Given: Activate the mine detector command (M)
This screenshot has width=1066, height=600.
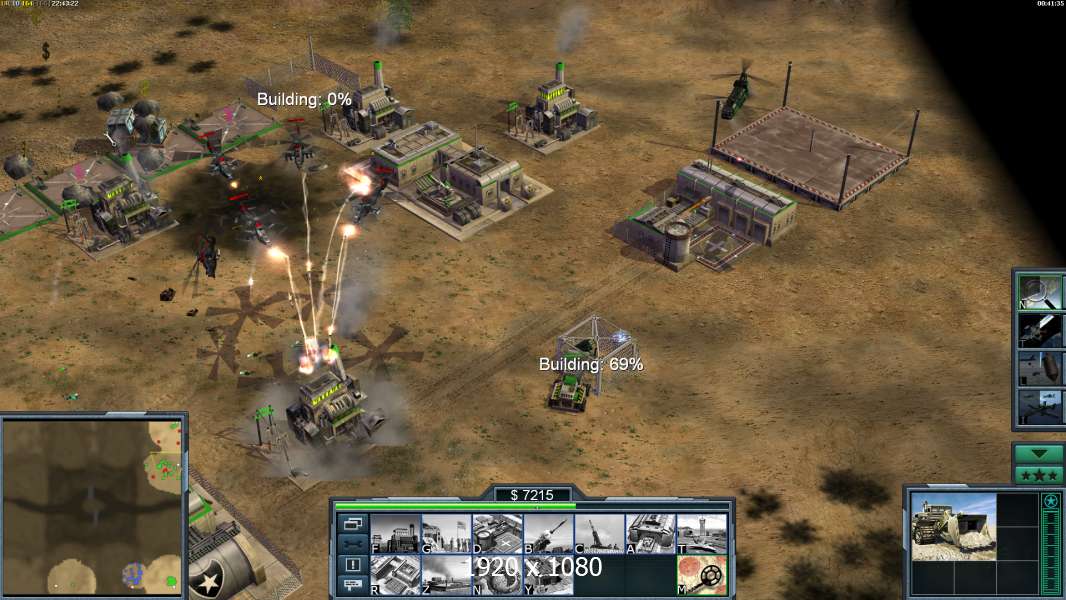Looking at the screenshot, I should tap(701, 575).
